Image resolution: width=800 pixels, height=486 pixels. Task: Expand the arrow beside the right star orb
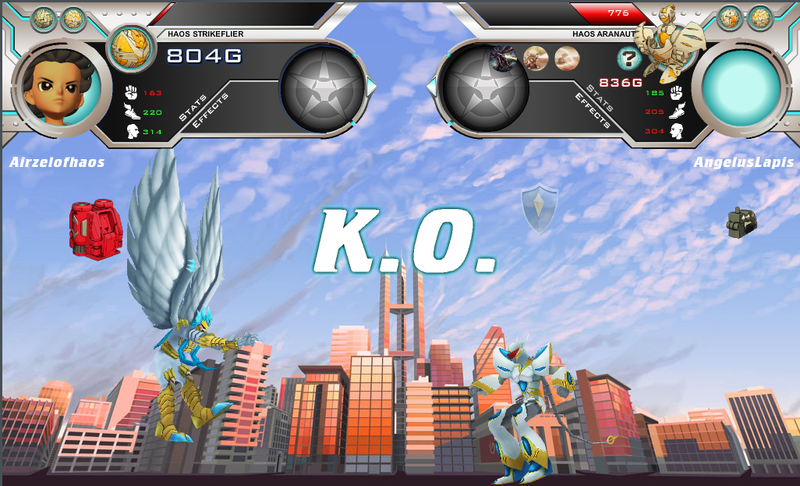coord(433,88)
